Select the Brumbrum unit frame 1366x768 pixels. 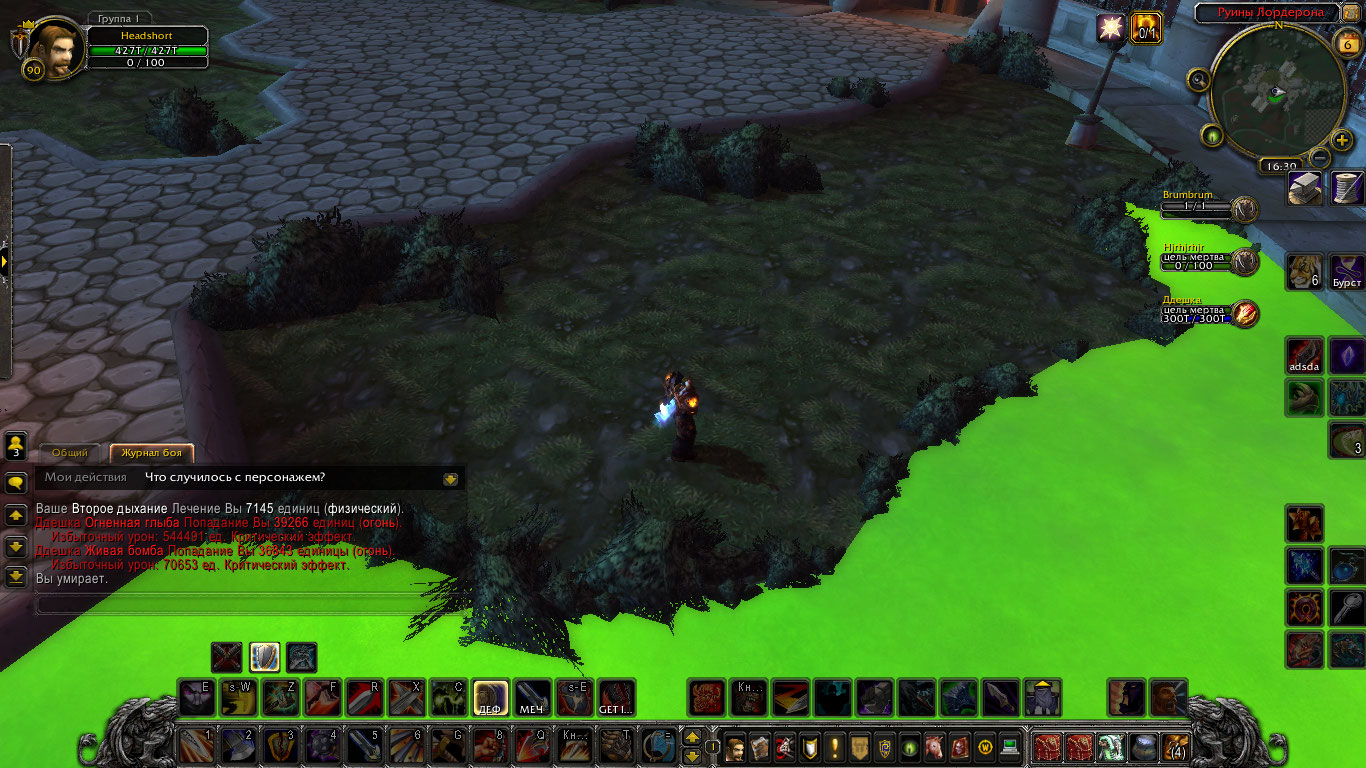click(x=1208, y=207)
